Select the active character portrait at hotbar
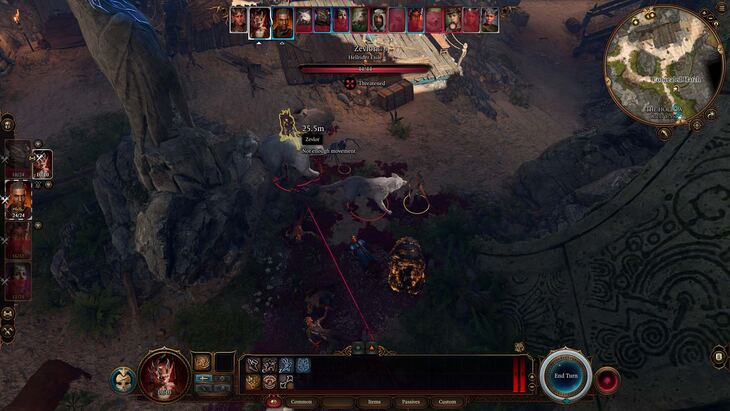 [164, 375]
